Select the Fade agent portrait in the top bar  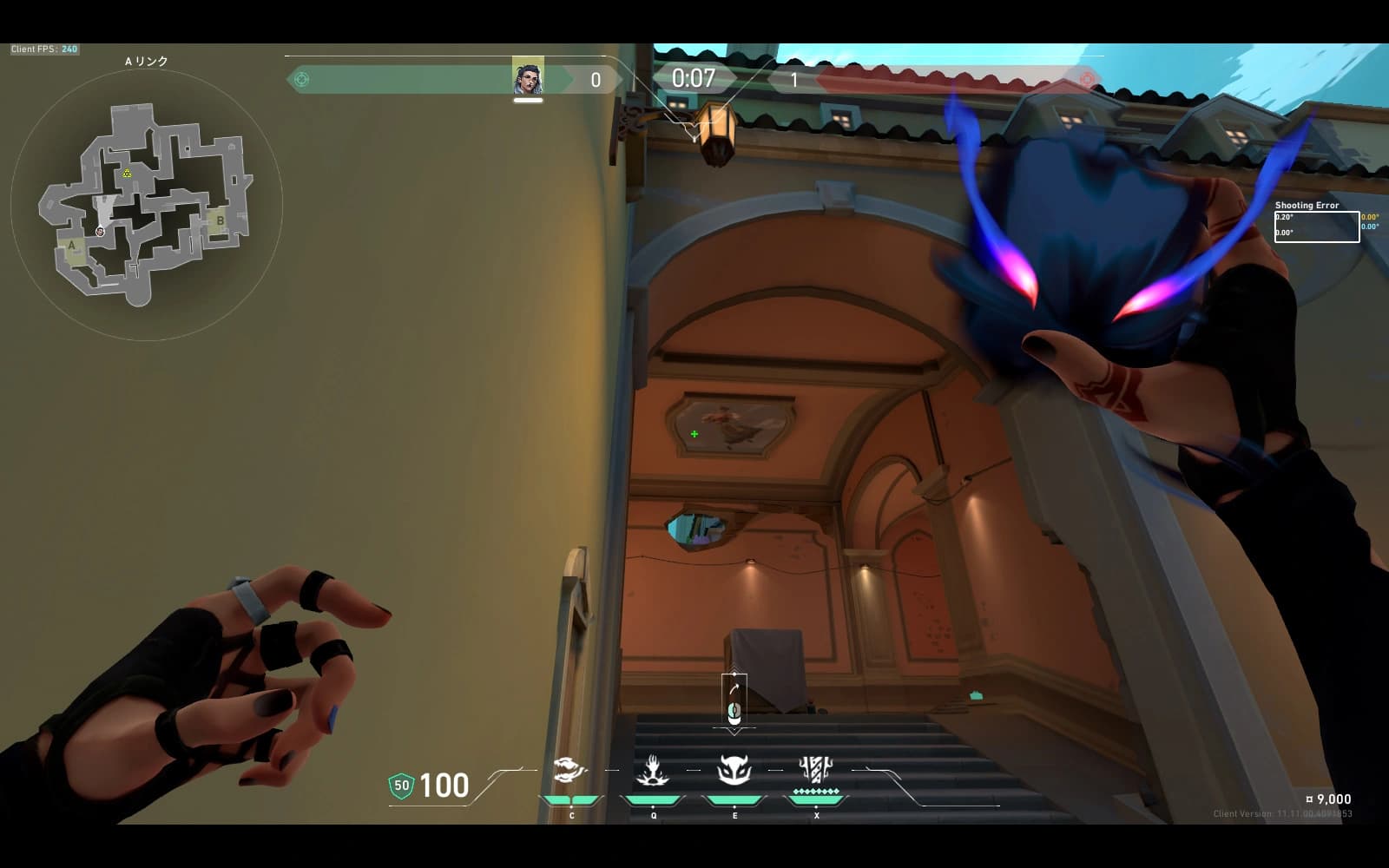(x=528, y=77)
